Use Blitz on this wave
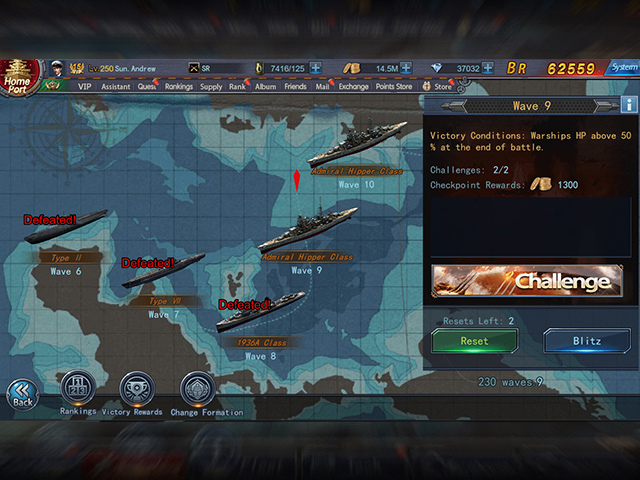 coord(586,341)
